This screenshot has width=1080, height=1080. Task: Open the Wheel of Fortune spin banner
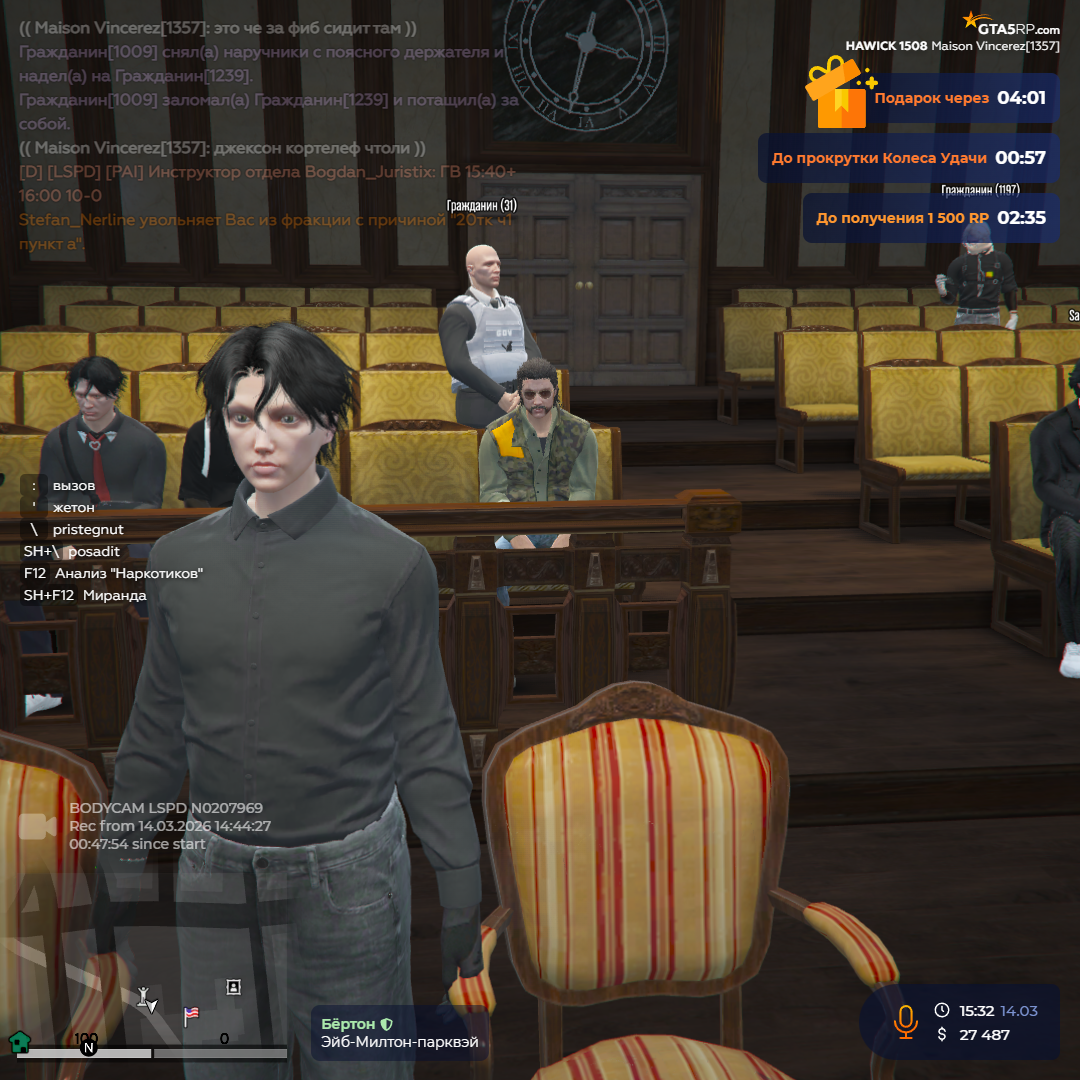point(908,158)
